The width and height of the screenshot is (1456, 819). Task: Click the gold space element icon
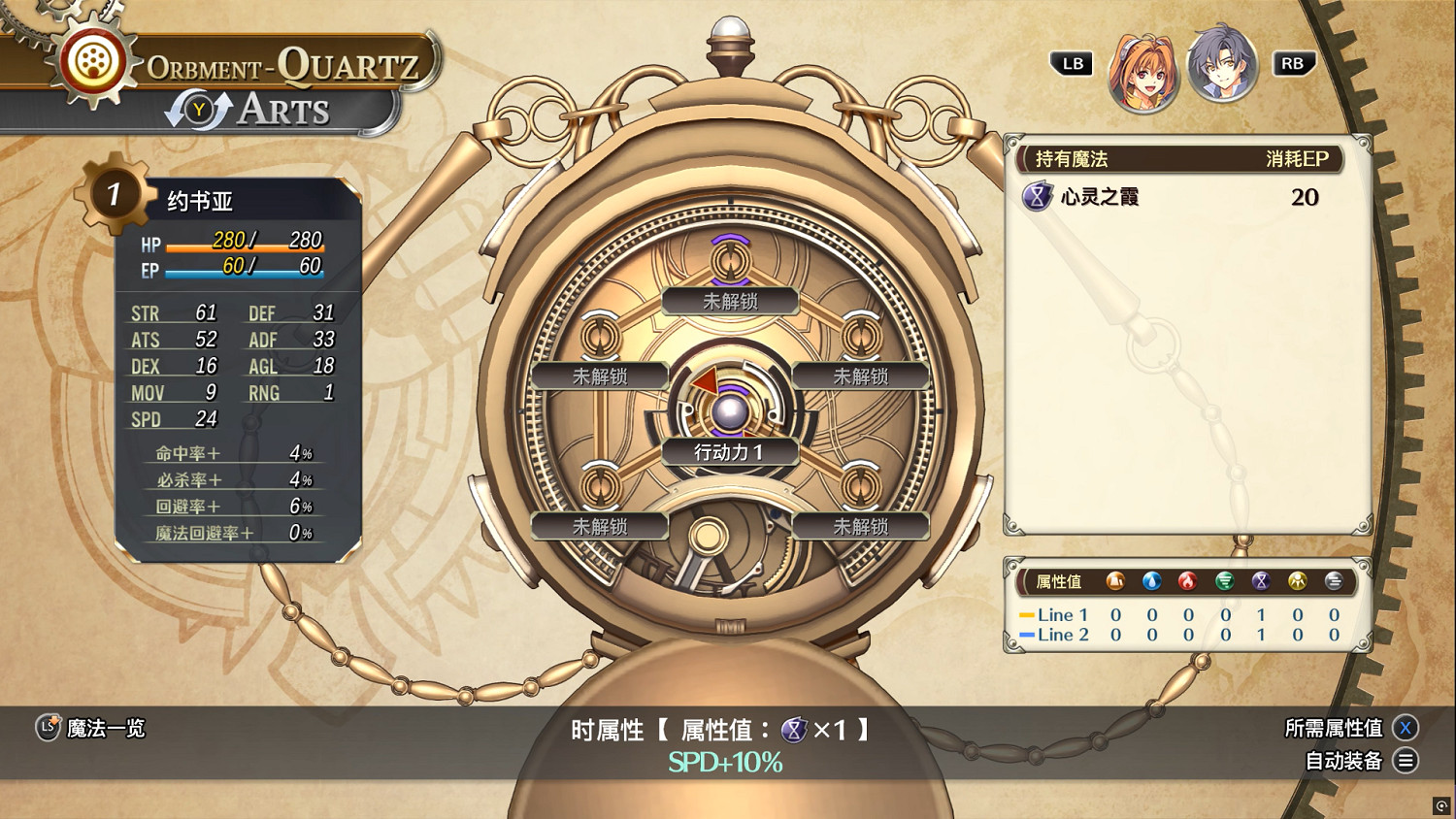(1298, 581)
